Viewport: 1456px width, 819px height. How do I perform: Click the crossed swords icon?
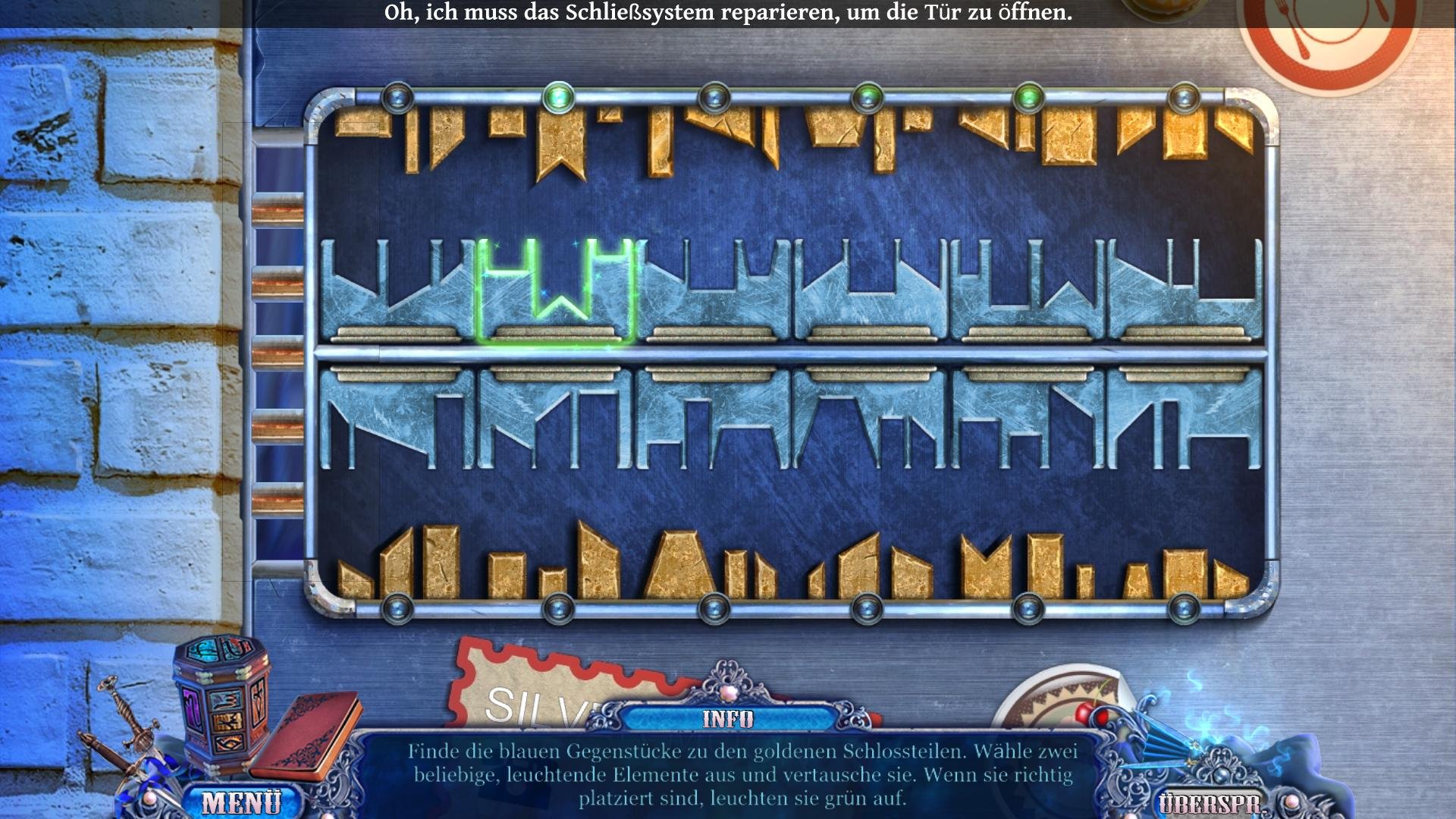124,726
